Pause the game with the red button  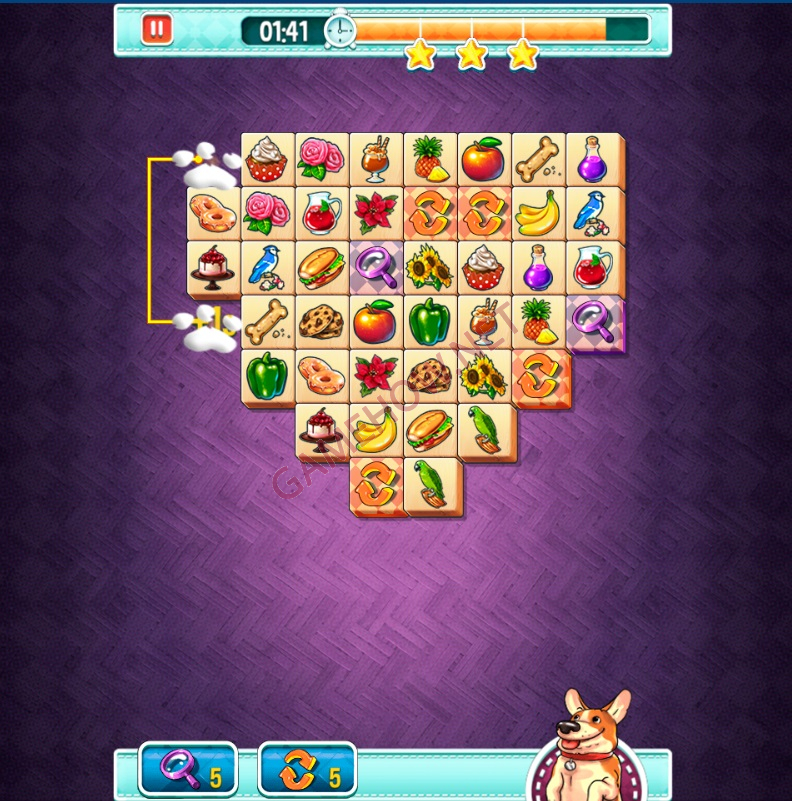(156, 28)
